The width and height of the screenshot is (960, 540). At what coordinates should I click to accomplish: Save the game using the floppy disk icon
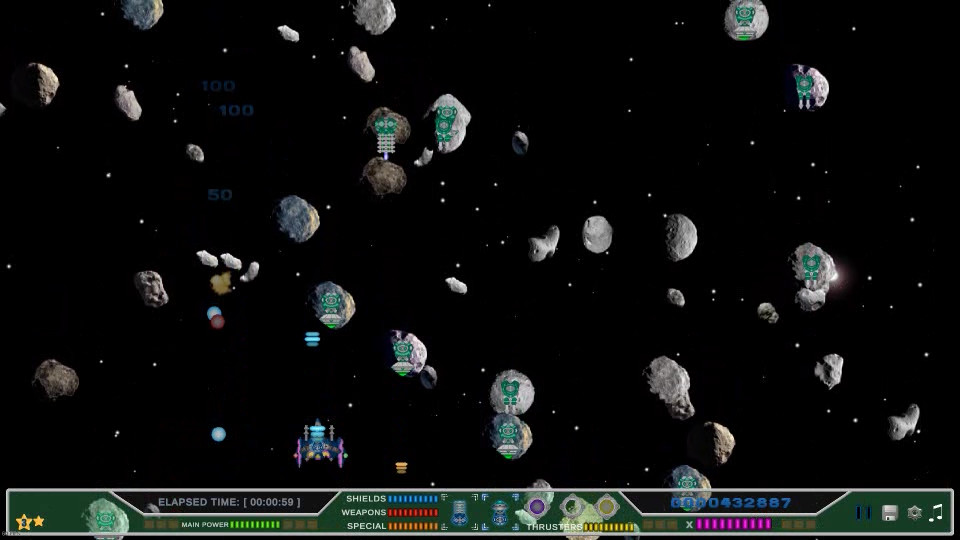pos(889,513)
